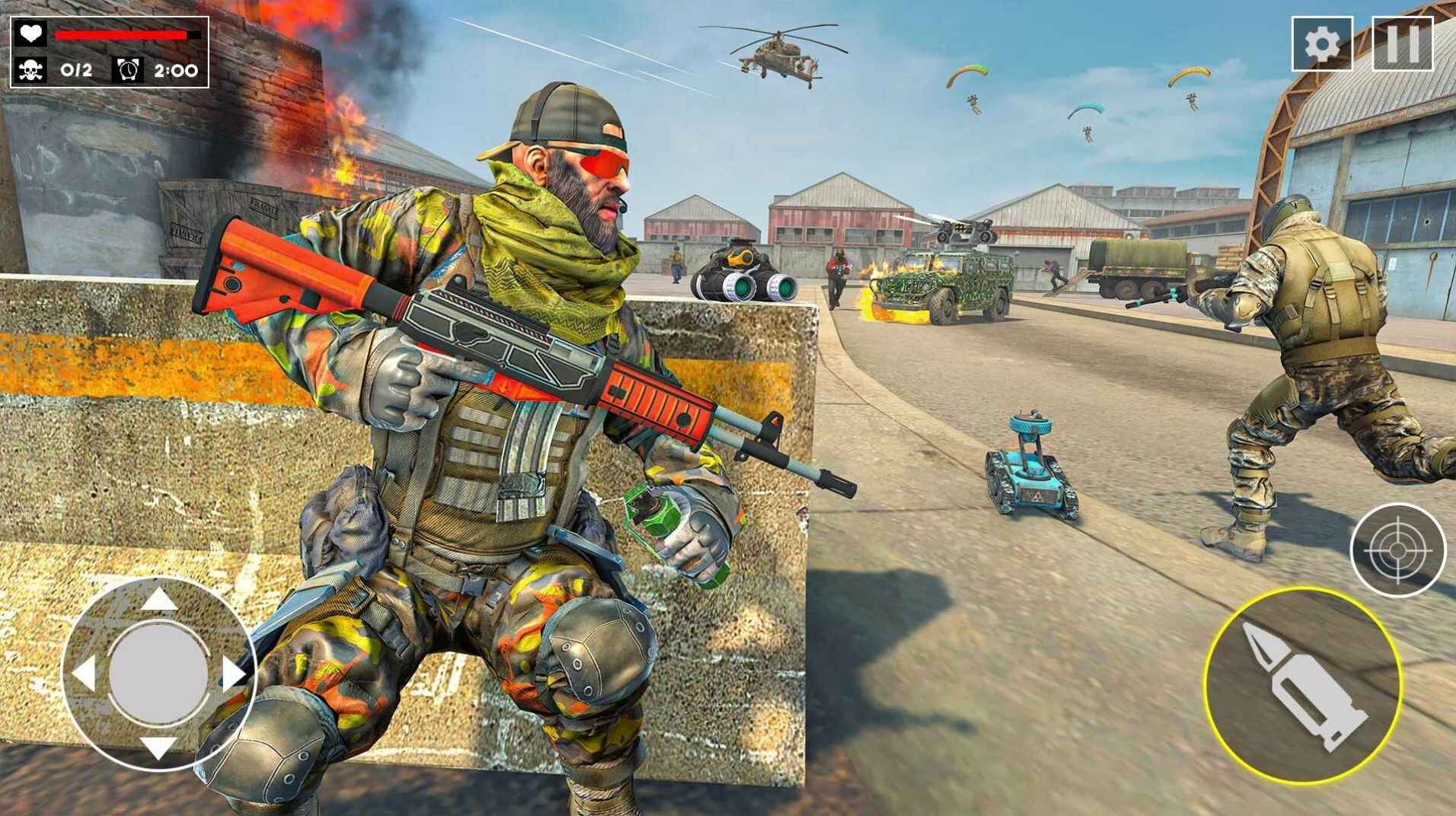Image resolution: width=1456 pixels, height=816 pixels.
Task: Click the virtual joystick center knob
Action: [158, 673]
